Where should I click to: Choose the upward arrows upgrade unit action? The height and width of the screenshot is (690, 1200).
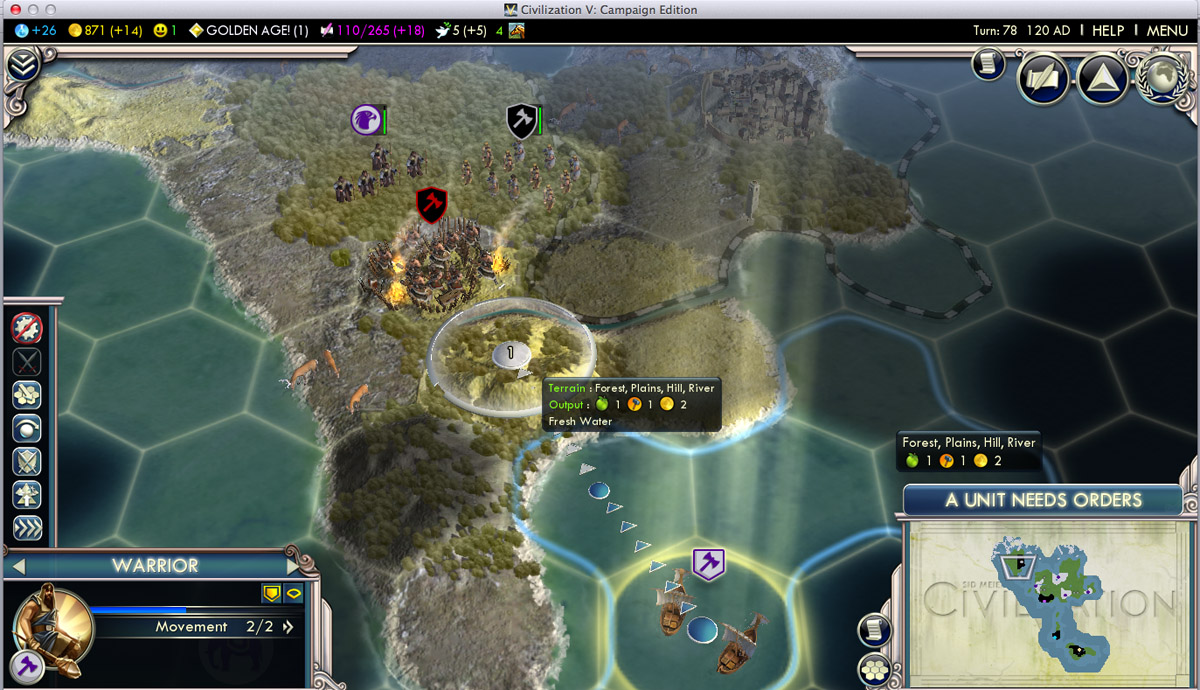point(27,495)
